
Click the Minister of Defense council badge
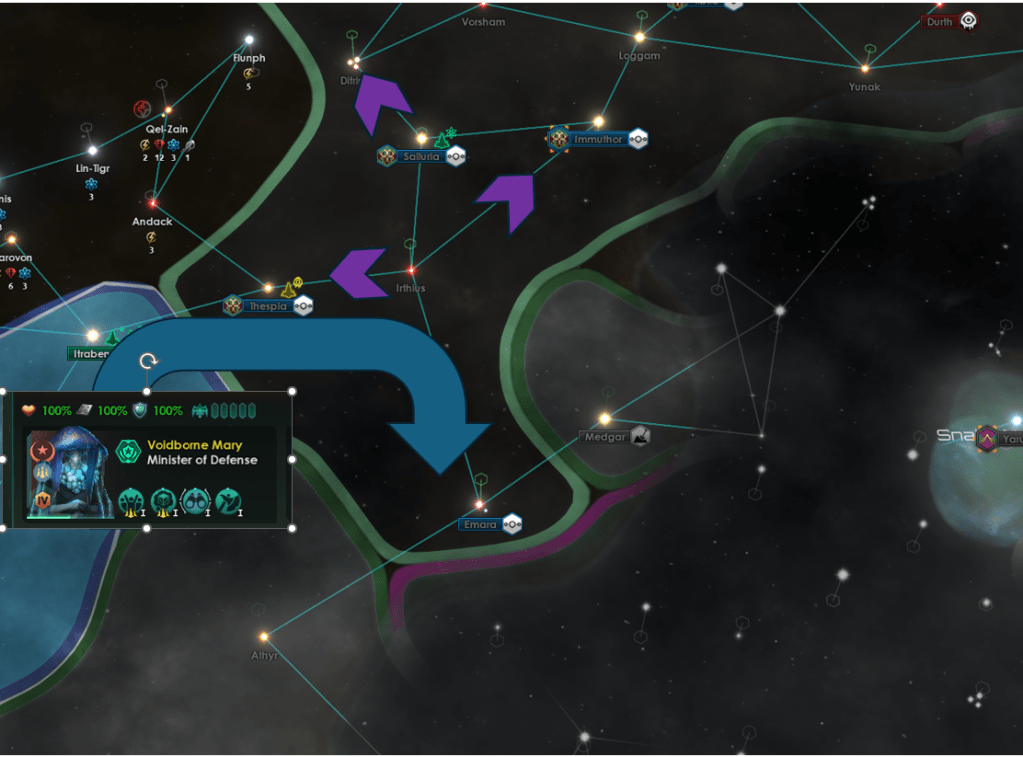click(x=128, y=452)
